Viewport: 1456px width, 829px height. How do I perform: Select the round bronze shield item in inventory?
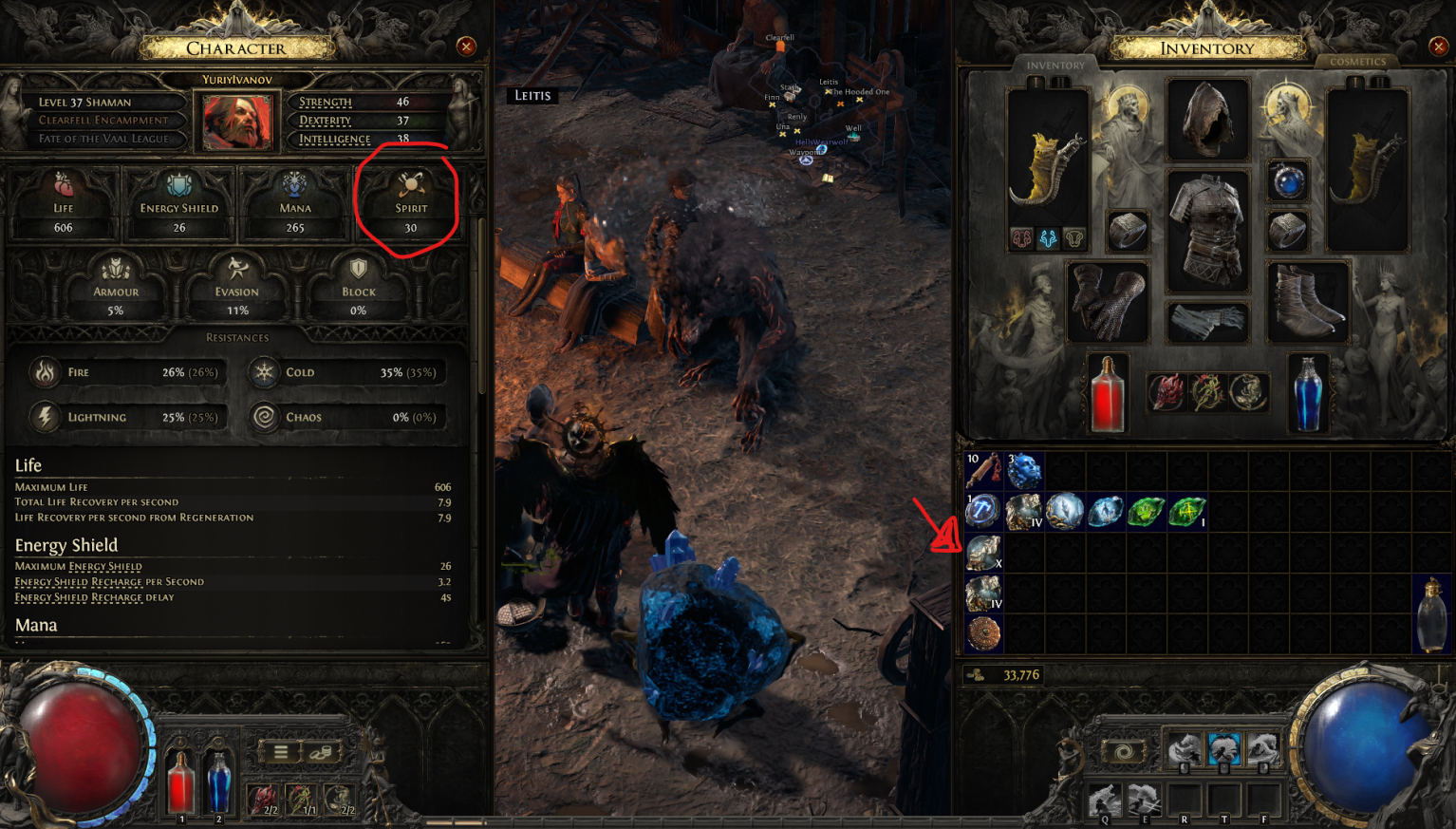(983, 633)
